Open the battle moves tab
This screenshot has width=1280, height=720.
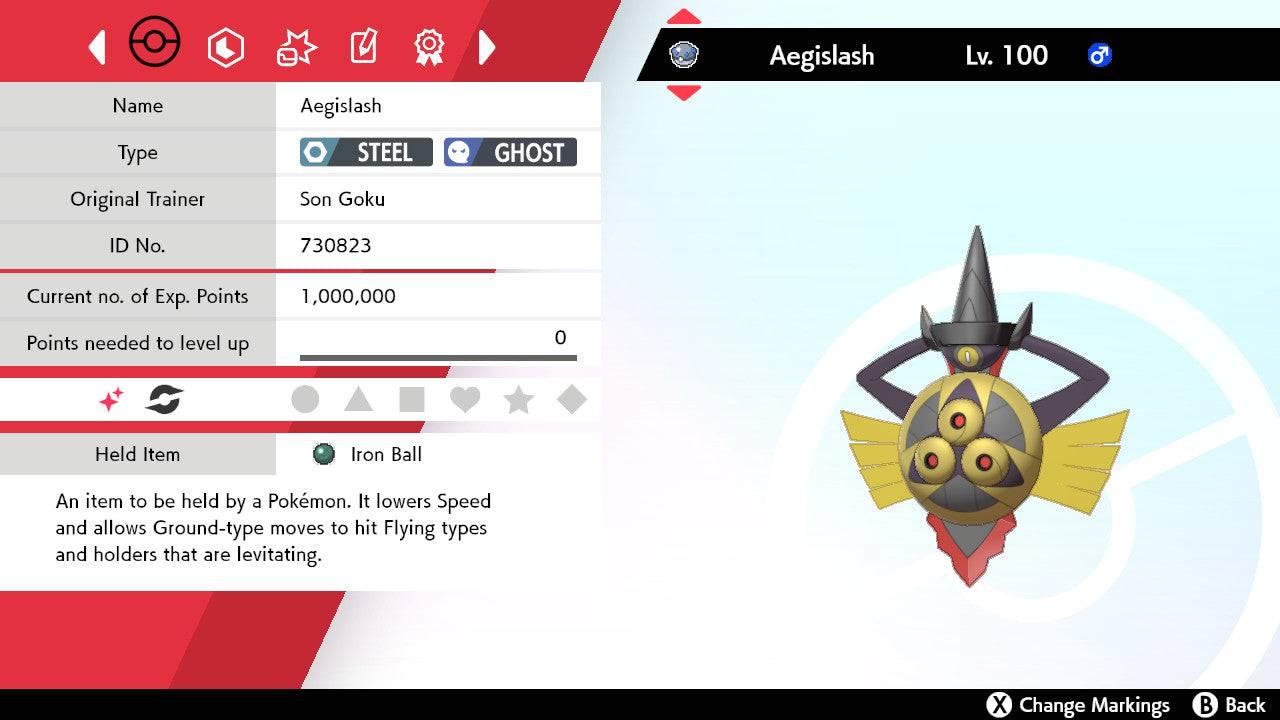pos(295,47)
